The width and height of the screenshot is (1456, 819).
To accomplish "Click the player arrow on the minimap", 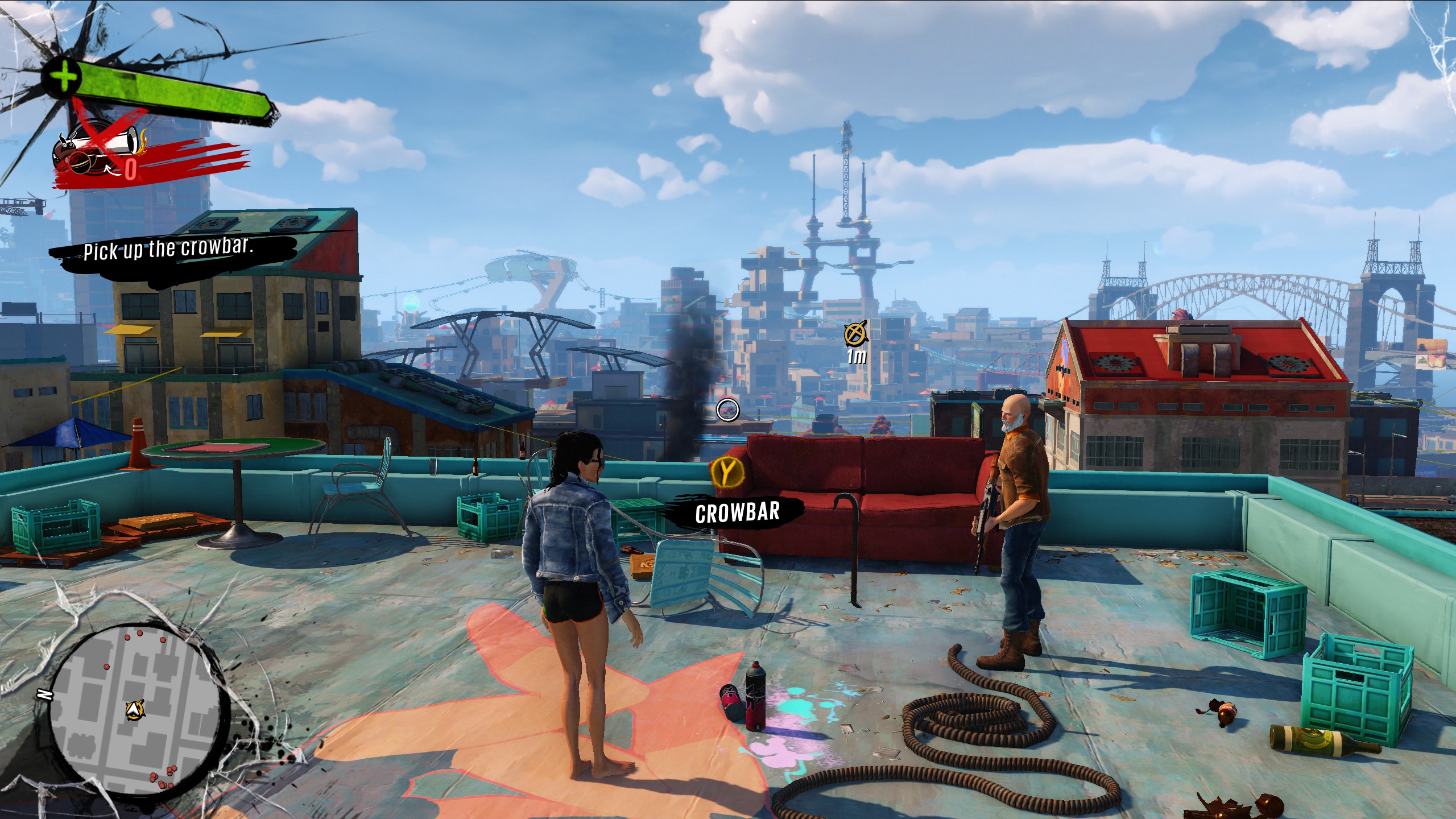I will point(135,709).
